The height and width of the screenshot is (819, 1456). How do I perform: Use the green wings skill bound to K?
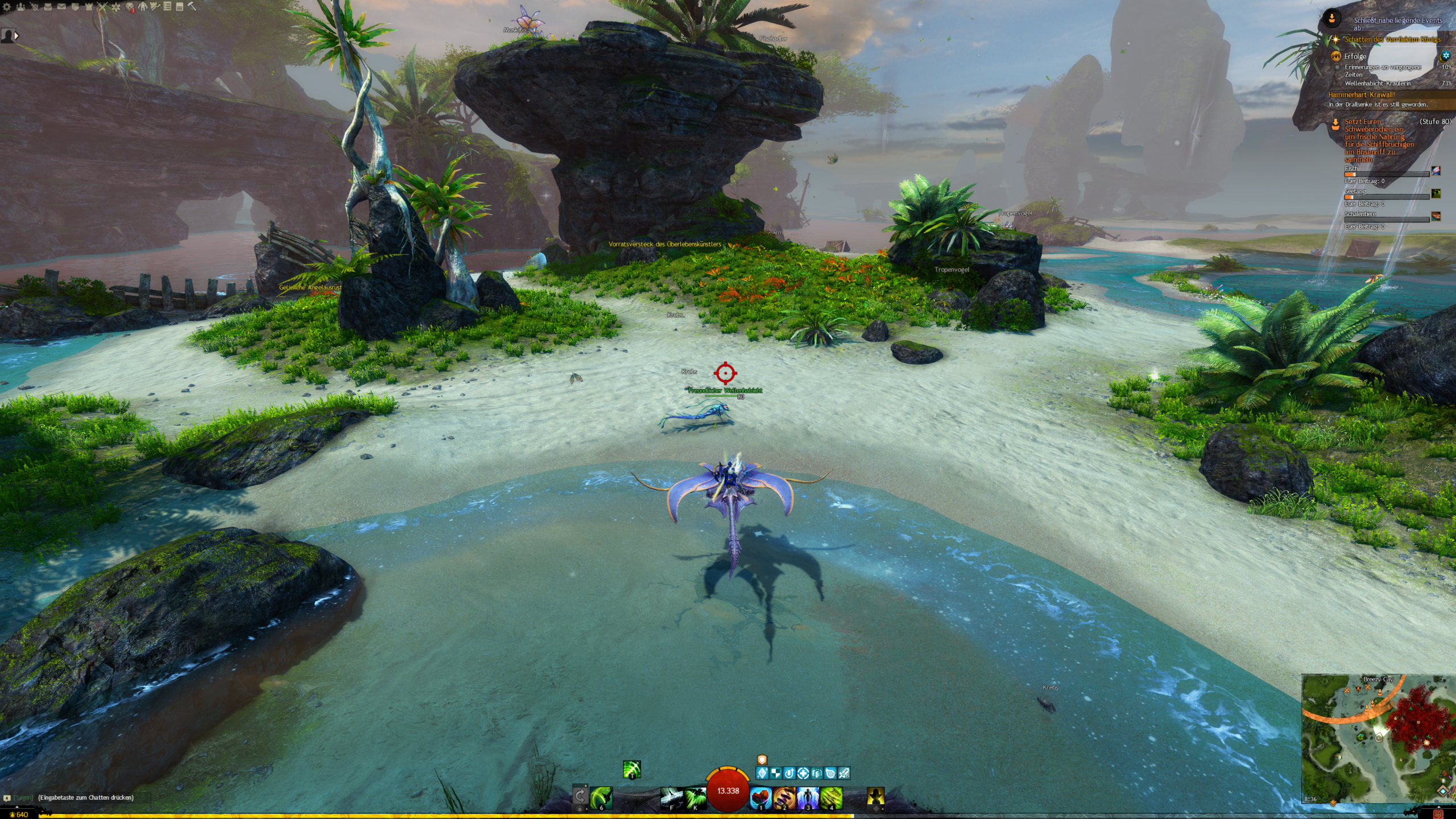pyautogui.click(x=695, y=797)
